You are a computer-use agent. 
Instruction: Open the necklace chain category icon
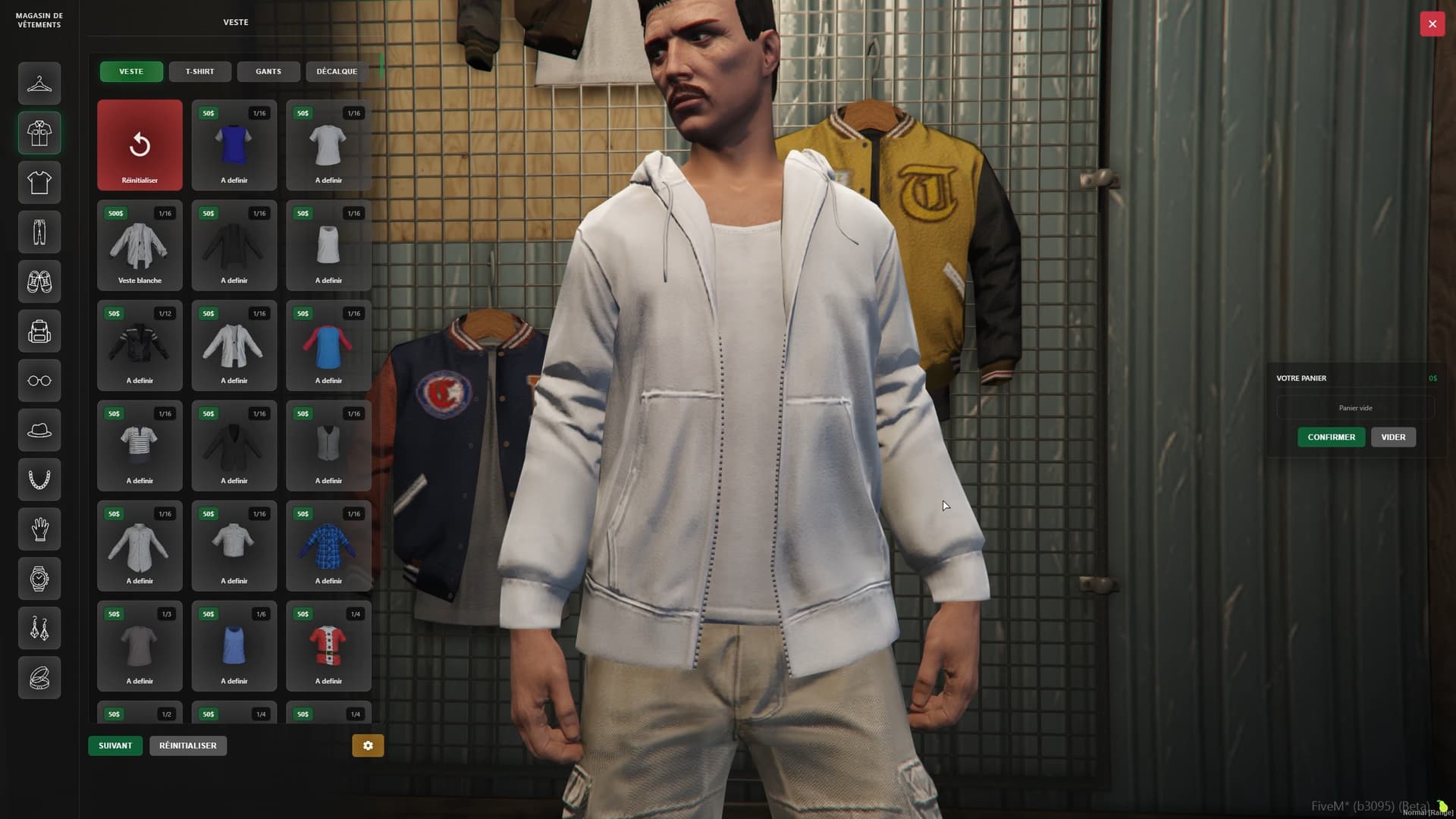point(39,479)
